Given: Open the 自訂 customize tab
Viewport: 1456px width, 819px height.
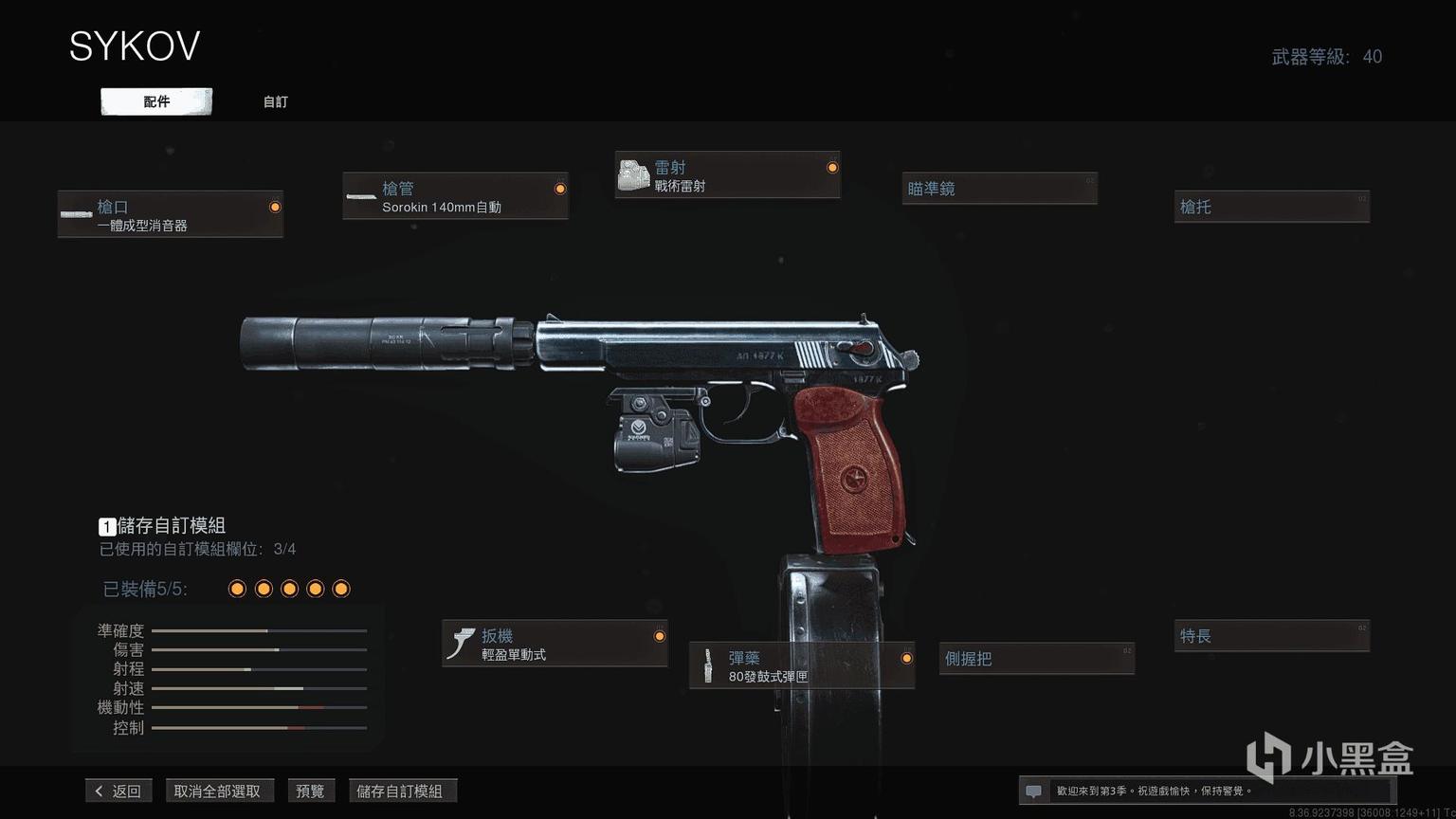Looking at the screenshot, I should point(275,101).
